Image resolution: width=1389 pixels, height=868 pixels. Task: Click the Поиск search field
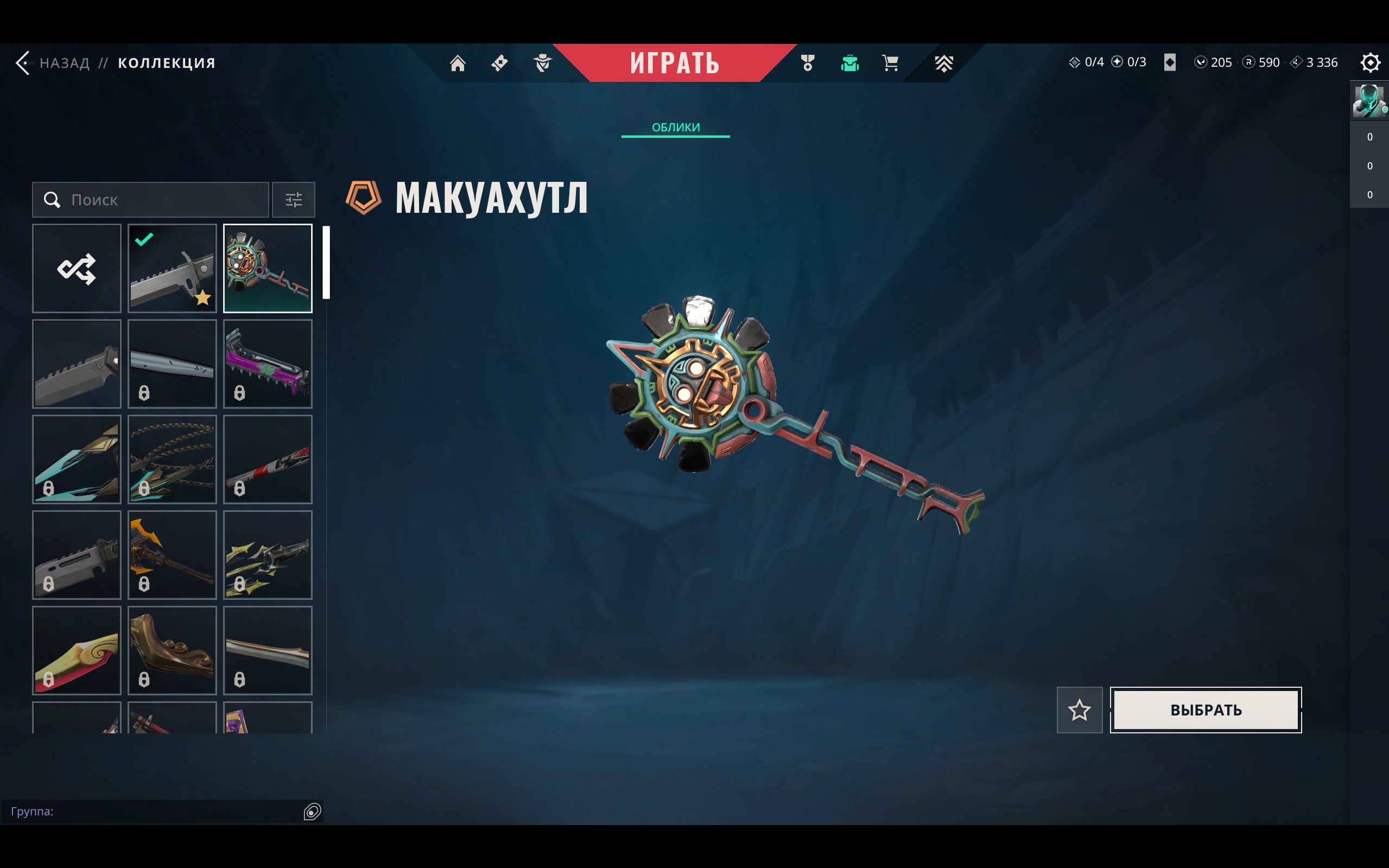tap(150, 200)
